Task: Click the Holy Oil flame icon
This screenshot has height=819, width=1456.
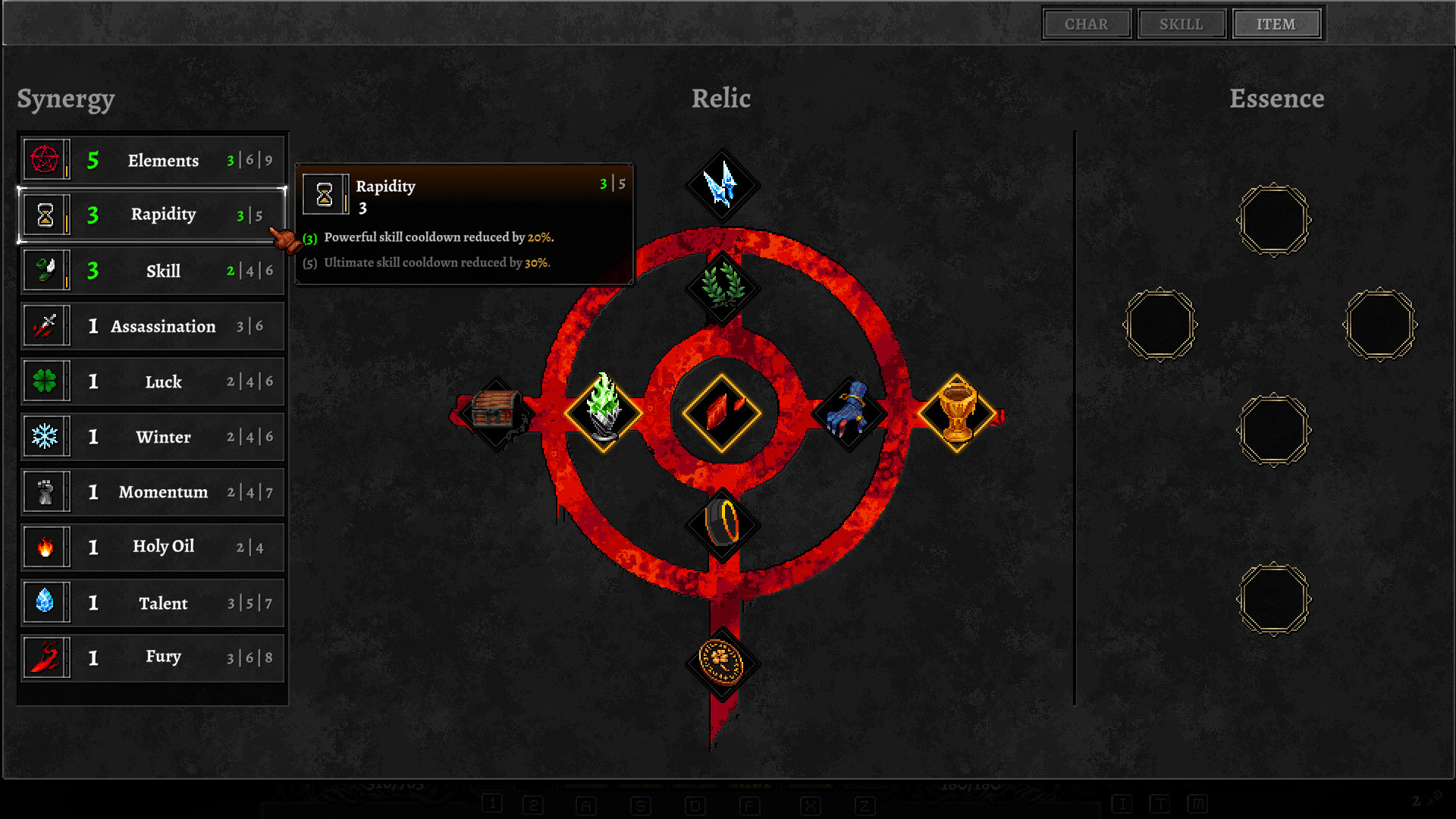Action: pyautogui.click(x=46, y=547)
